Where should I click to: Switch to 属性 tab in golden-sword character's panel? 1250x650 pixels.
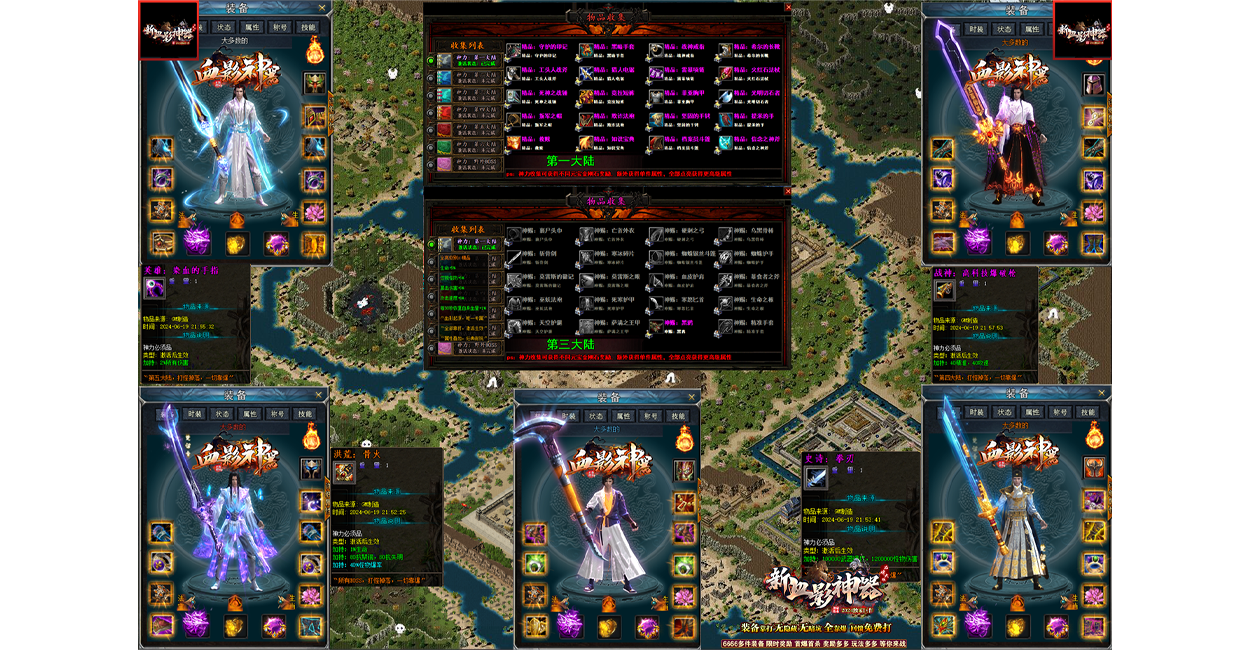click(1032, 412)
